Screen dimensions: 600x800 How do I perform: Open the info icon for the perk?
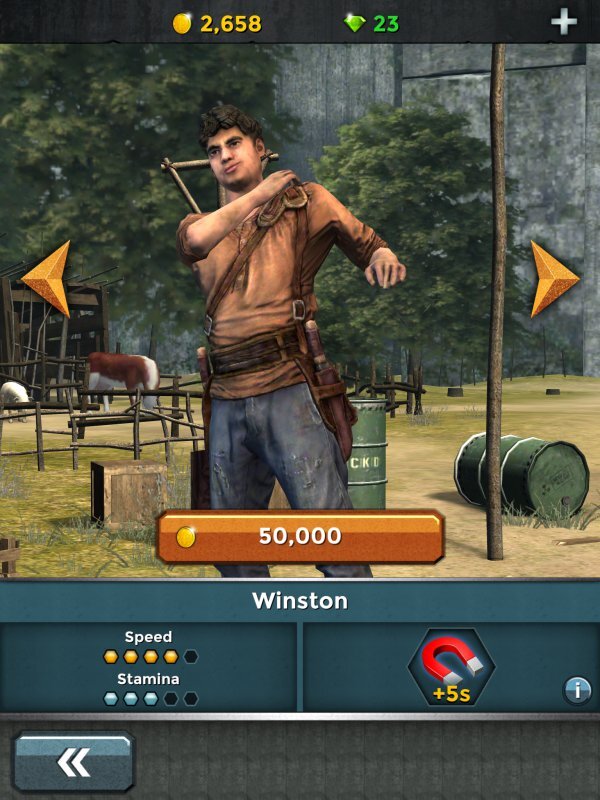tap(577, 689)
